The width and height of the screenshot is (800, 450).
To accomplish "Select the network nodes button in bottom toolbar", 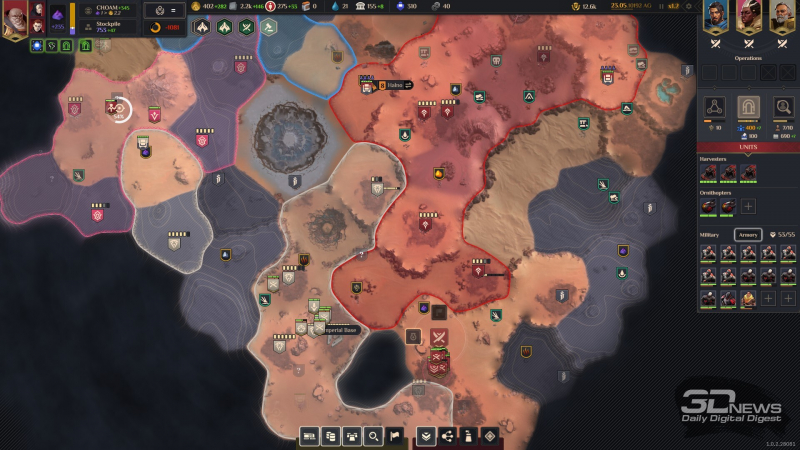I will [447, 436].
